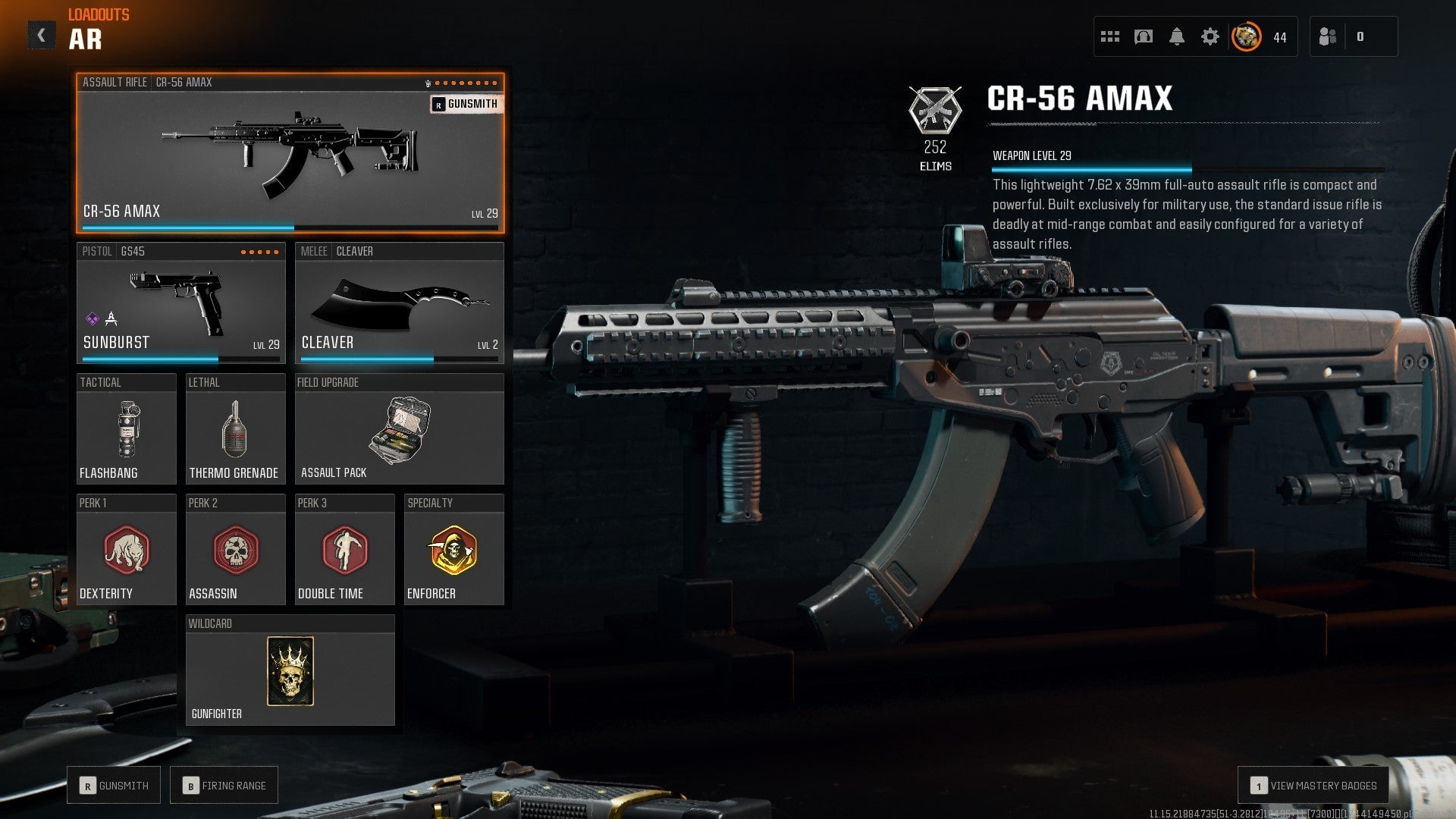Open the notifications bell icon
Viewport: 1456px width, 819px height.
(x=1178, y=36)
